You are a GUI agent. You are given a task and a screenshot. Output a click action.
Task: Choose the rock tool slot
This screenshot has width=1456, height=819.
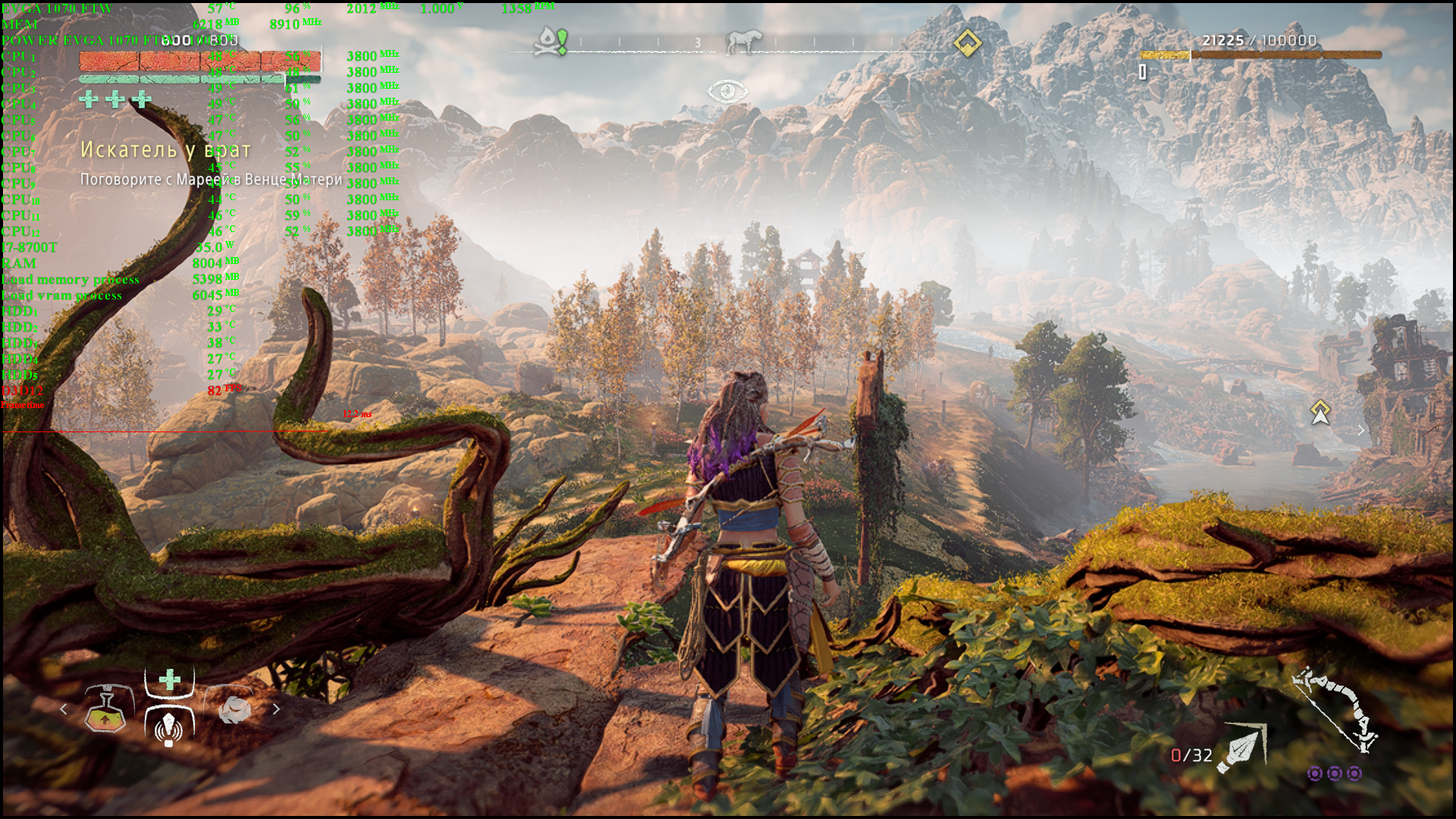tap(234, 709)
